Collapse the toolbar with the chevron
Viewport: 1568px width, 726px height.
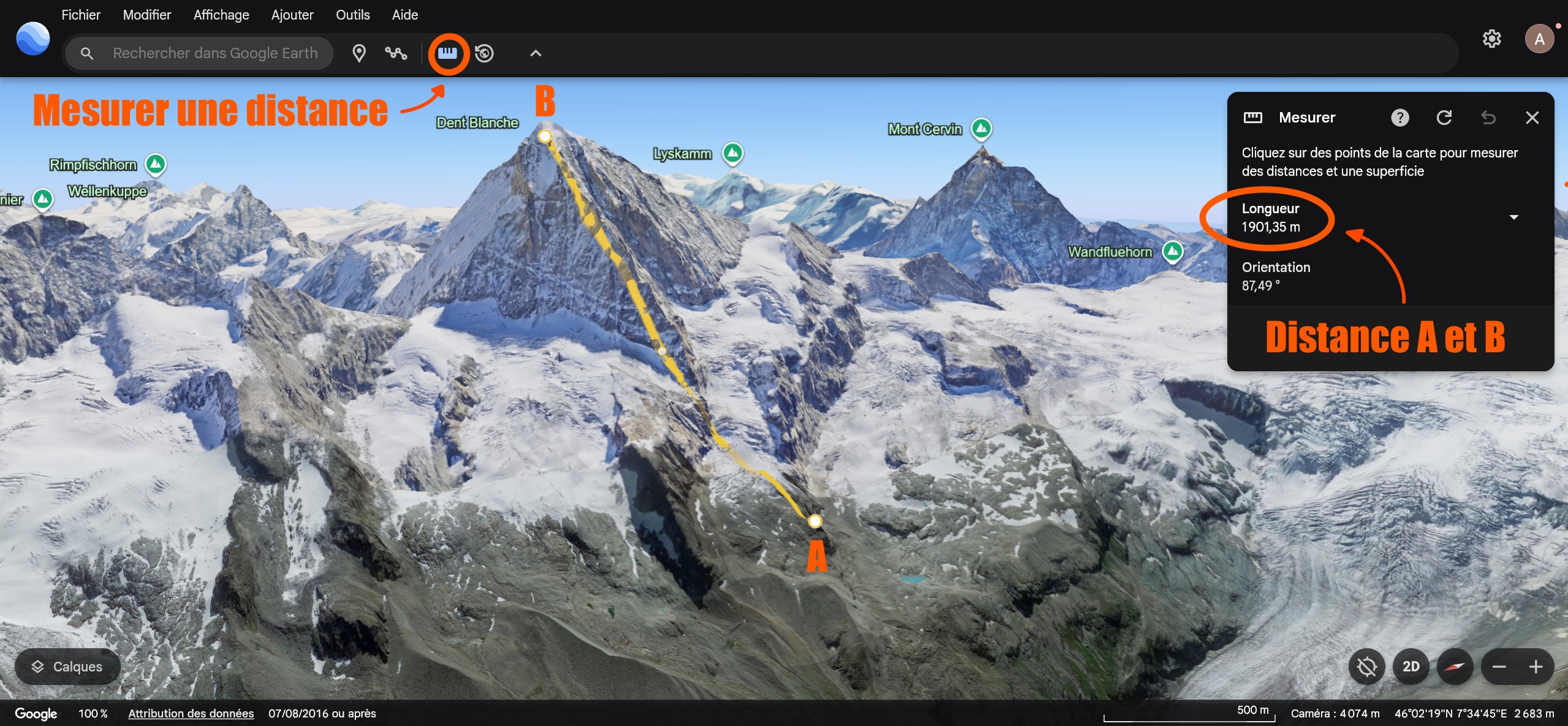(536, 53)
